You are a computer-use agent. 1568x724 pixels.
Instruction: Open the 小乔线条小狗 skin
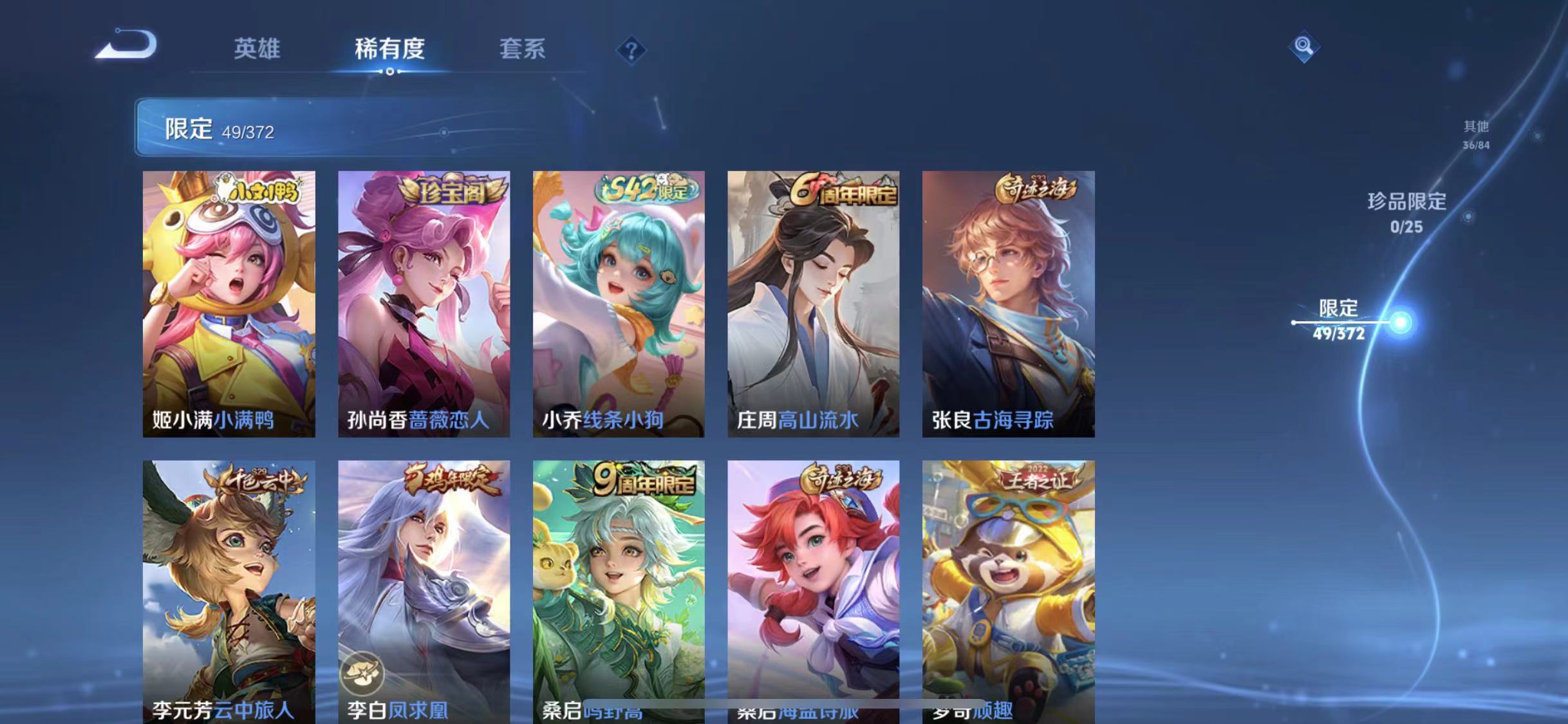(x=618, y=302)
